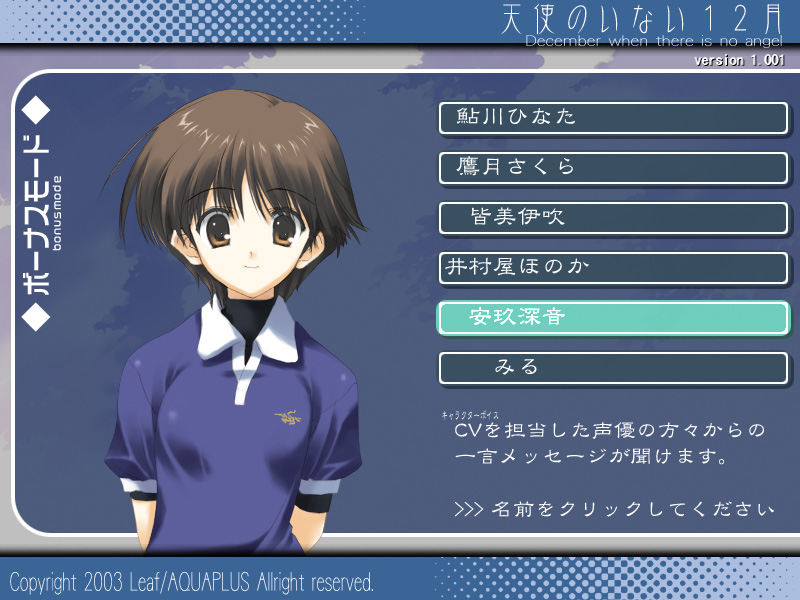Viewport: 800px width, 600px height.
Task: Choose 鷹月さくら from the name list
Action: tap(613, 168)
